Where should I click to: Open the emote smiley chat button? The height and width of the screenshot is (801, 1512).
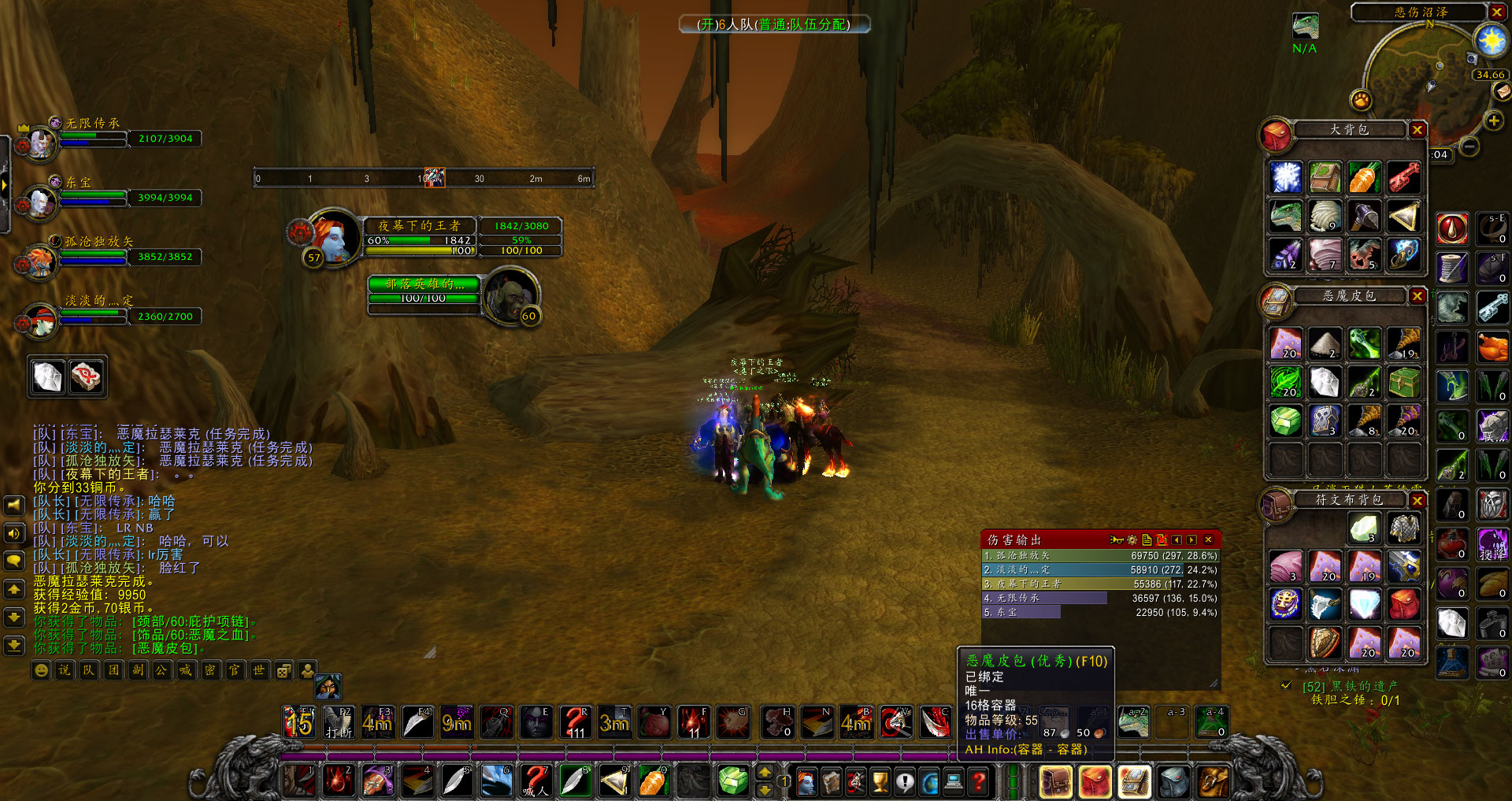tap(42, 670)
